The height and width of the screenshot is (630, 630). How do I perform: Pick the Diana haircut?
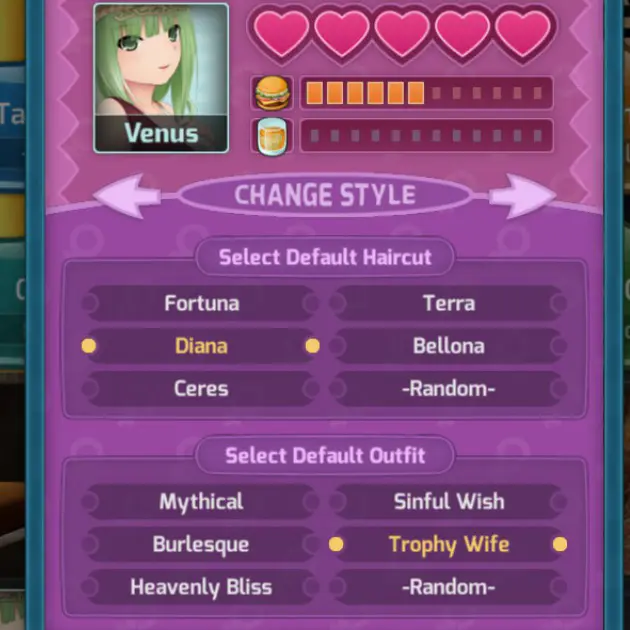coord(201,346)
